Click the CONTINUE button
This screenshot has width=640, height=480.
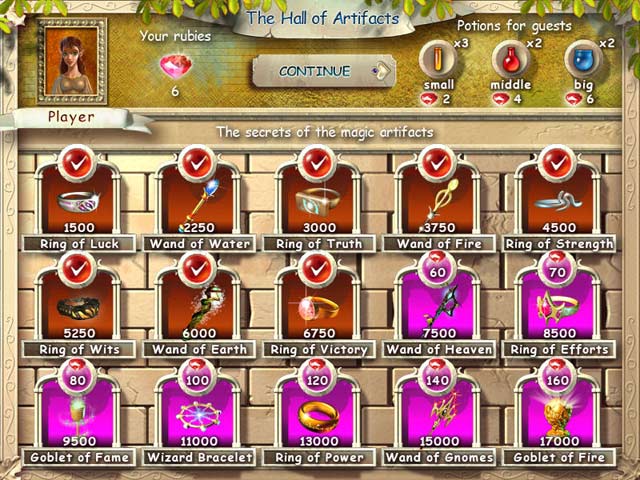point(315,71)
